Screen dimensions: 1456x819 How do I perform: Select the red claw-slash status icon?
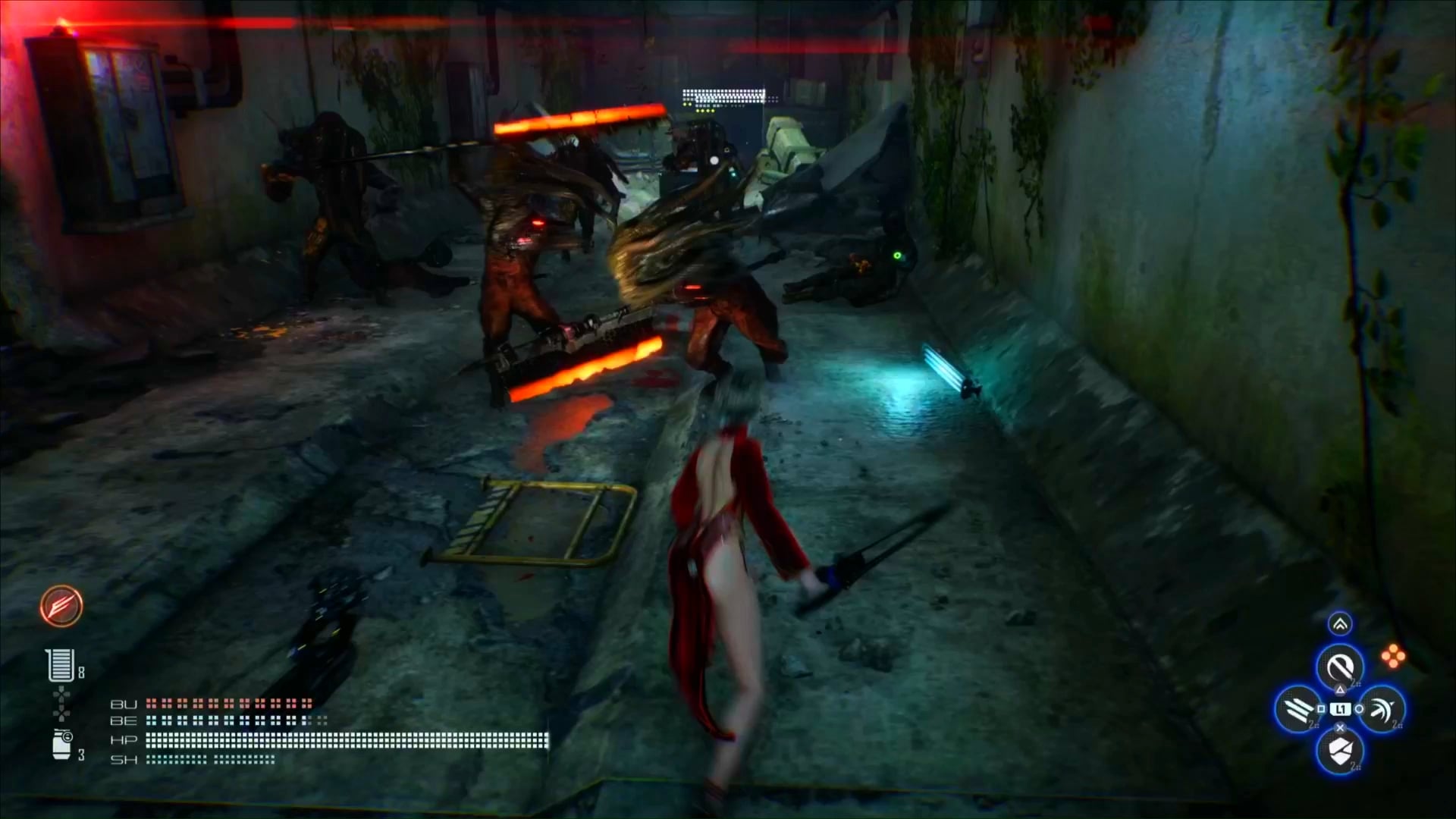(x=61, y=606)
